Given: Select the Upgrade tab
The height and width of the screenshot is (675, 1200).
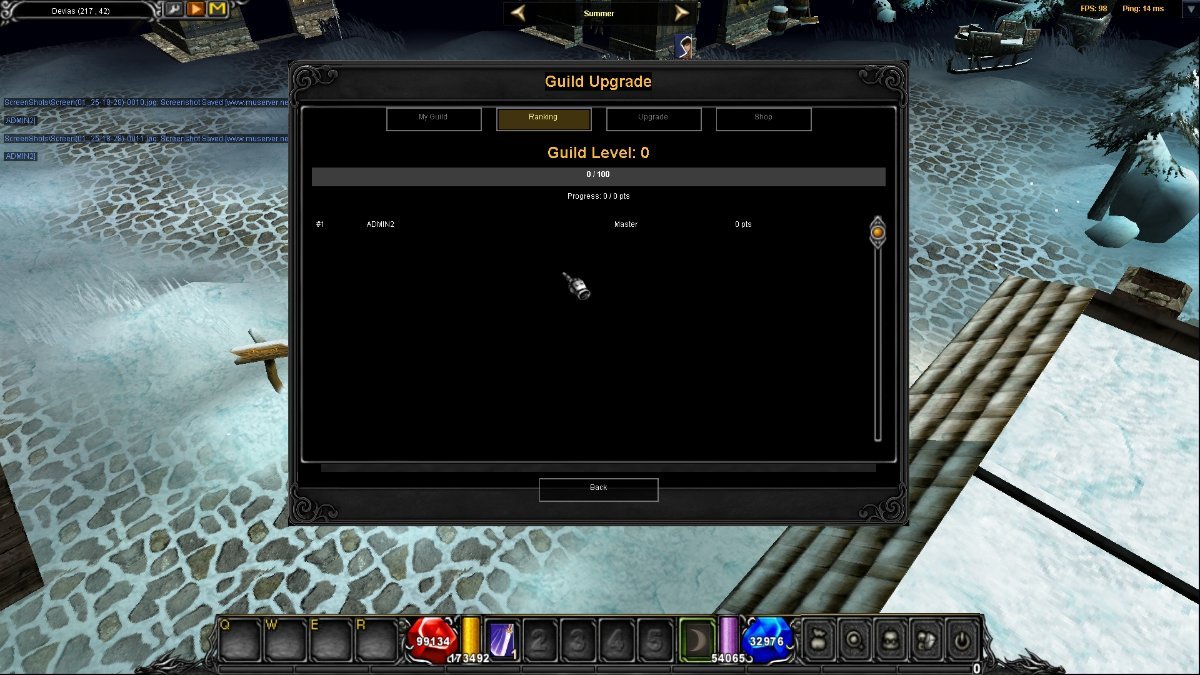Looking at the screenshot, I should point(653,119).
